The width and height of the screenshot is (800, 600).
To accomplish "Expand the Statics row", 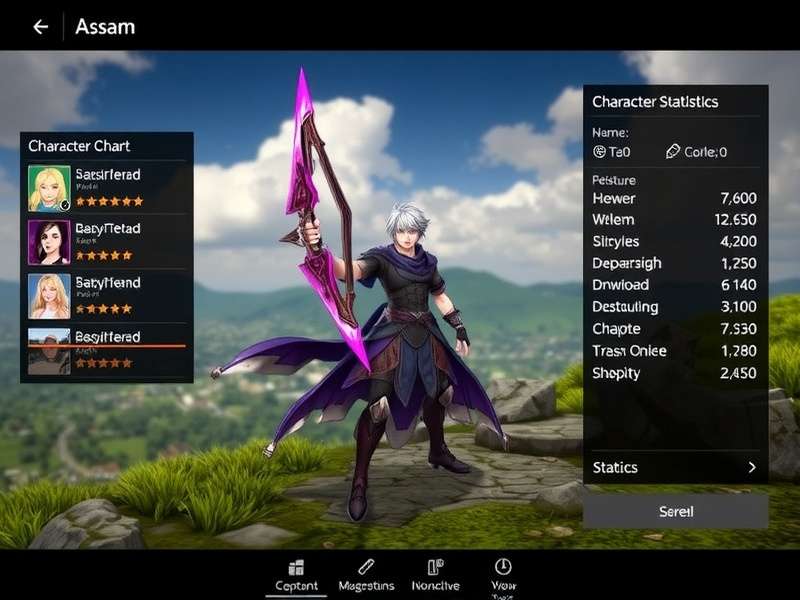I will (675, 467).
